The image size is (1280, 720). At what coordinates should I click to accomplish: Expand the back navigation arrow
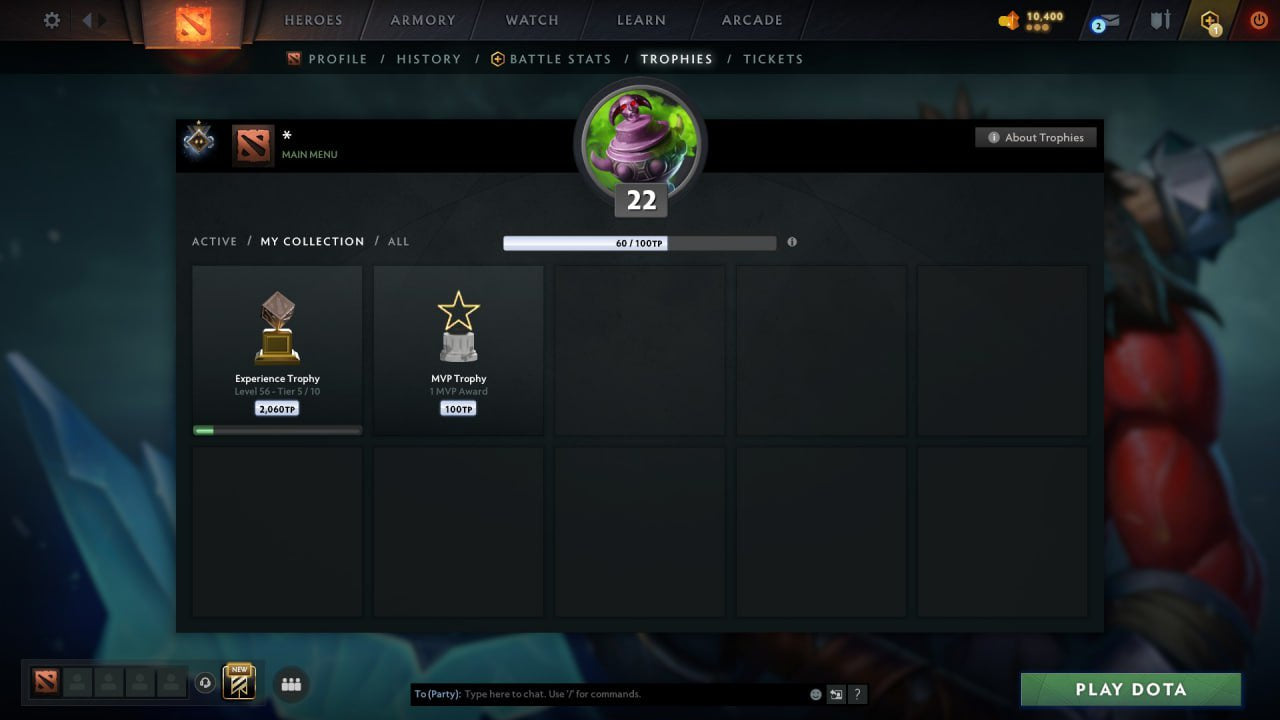[x=90, y=19]
